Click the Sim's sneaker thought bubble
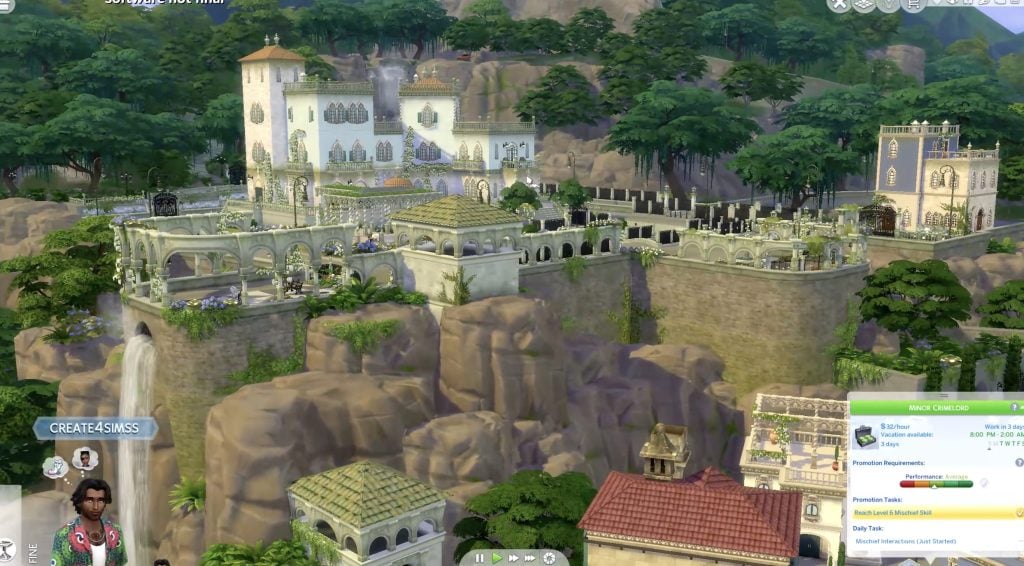The height and width of the screenshot is (566, 1024). (56, 466)
